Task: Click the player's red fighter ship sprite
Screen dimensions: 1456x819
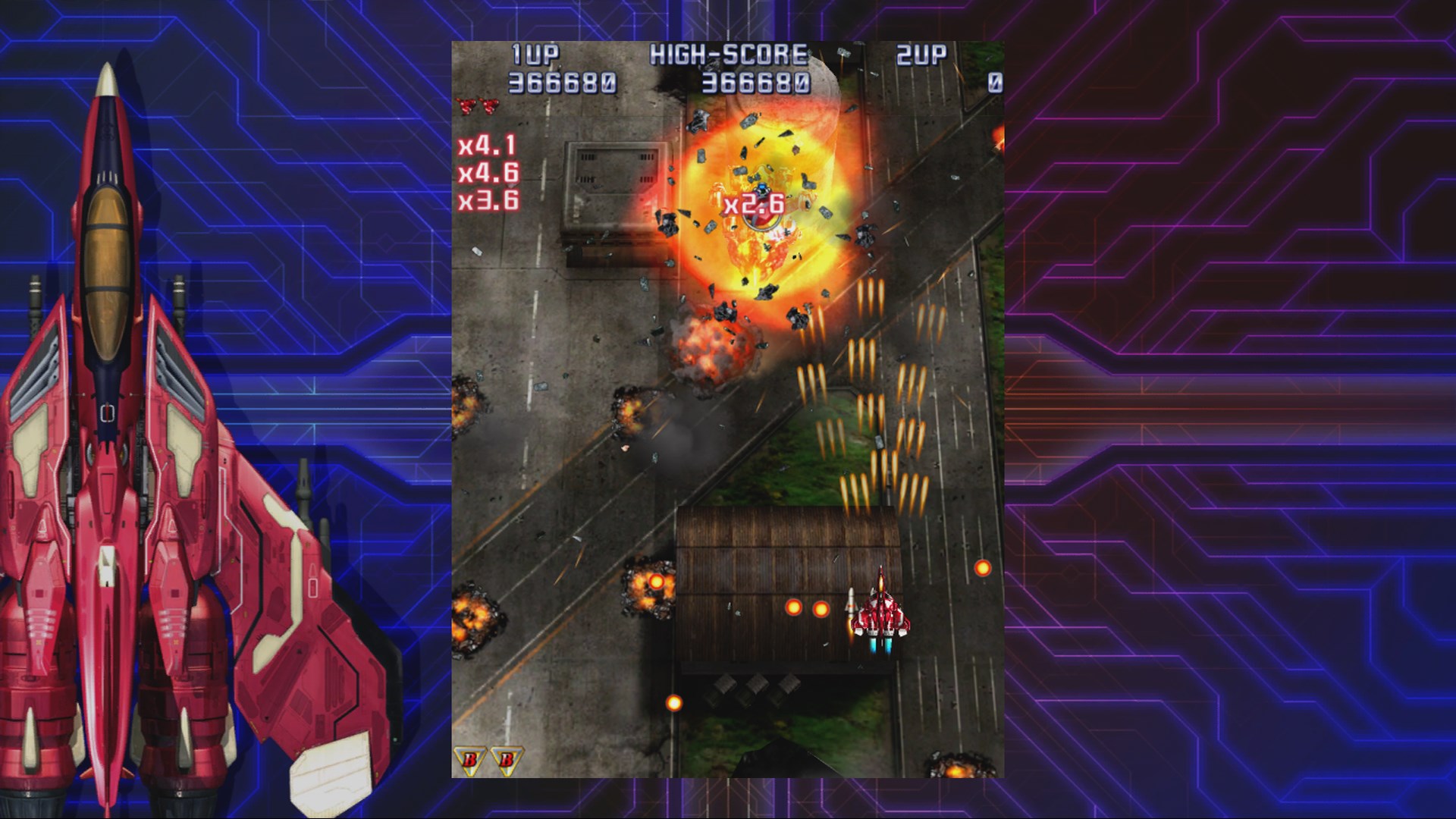Action: point(881,614)
